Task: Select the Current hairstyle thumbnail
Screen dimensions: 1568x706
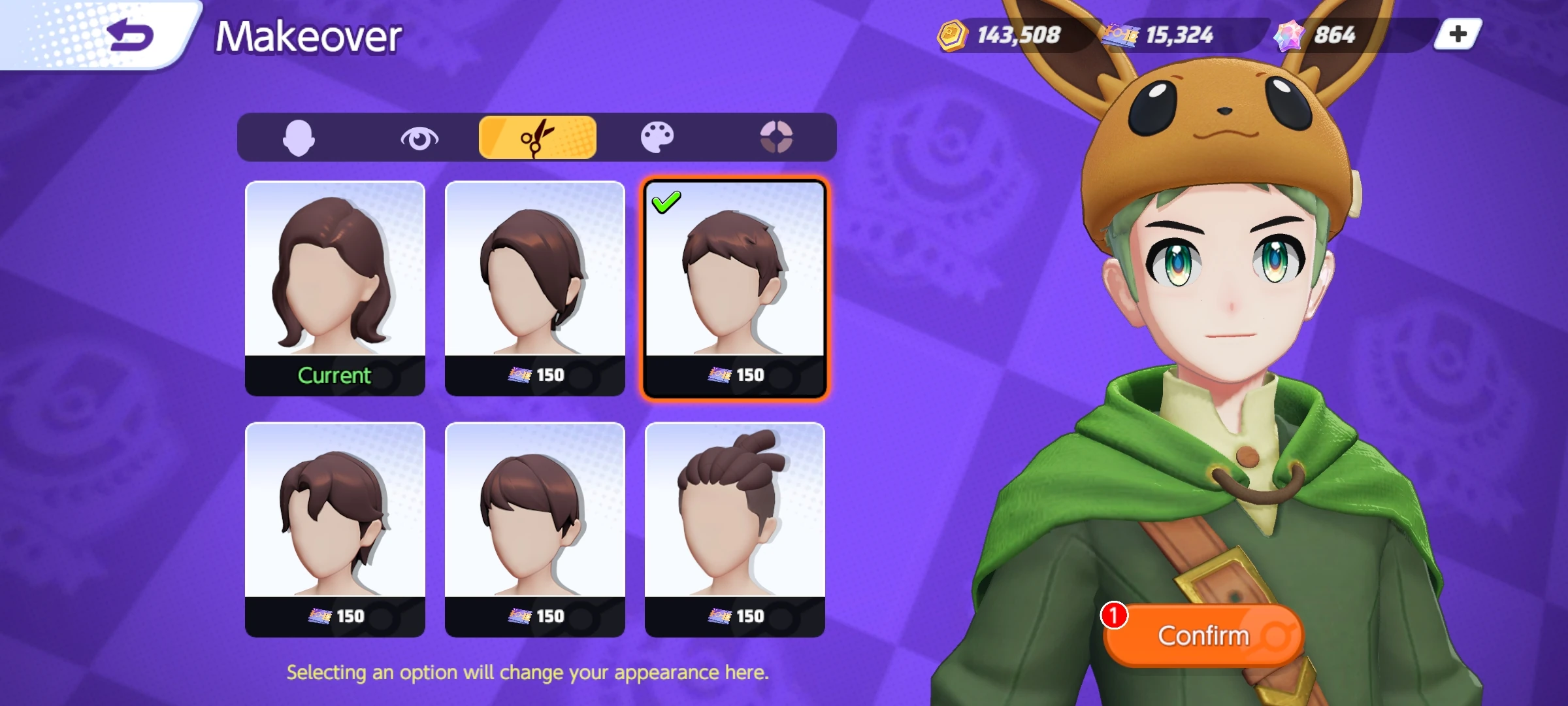Action: tap(335, 281)
